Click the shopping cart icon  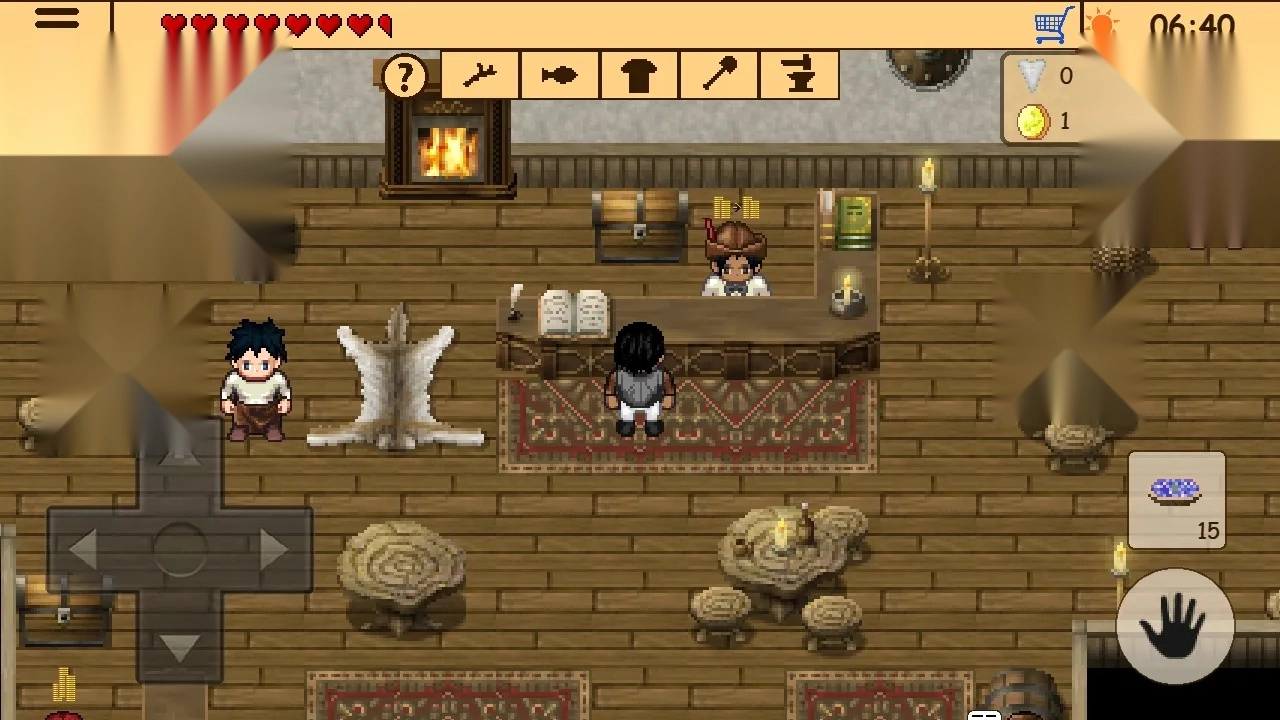[x=1051, y=22]
